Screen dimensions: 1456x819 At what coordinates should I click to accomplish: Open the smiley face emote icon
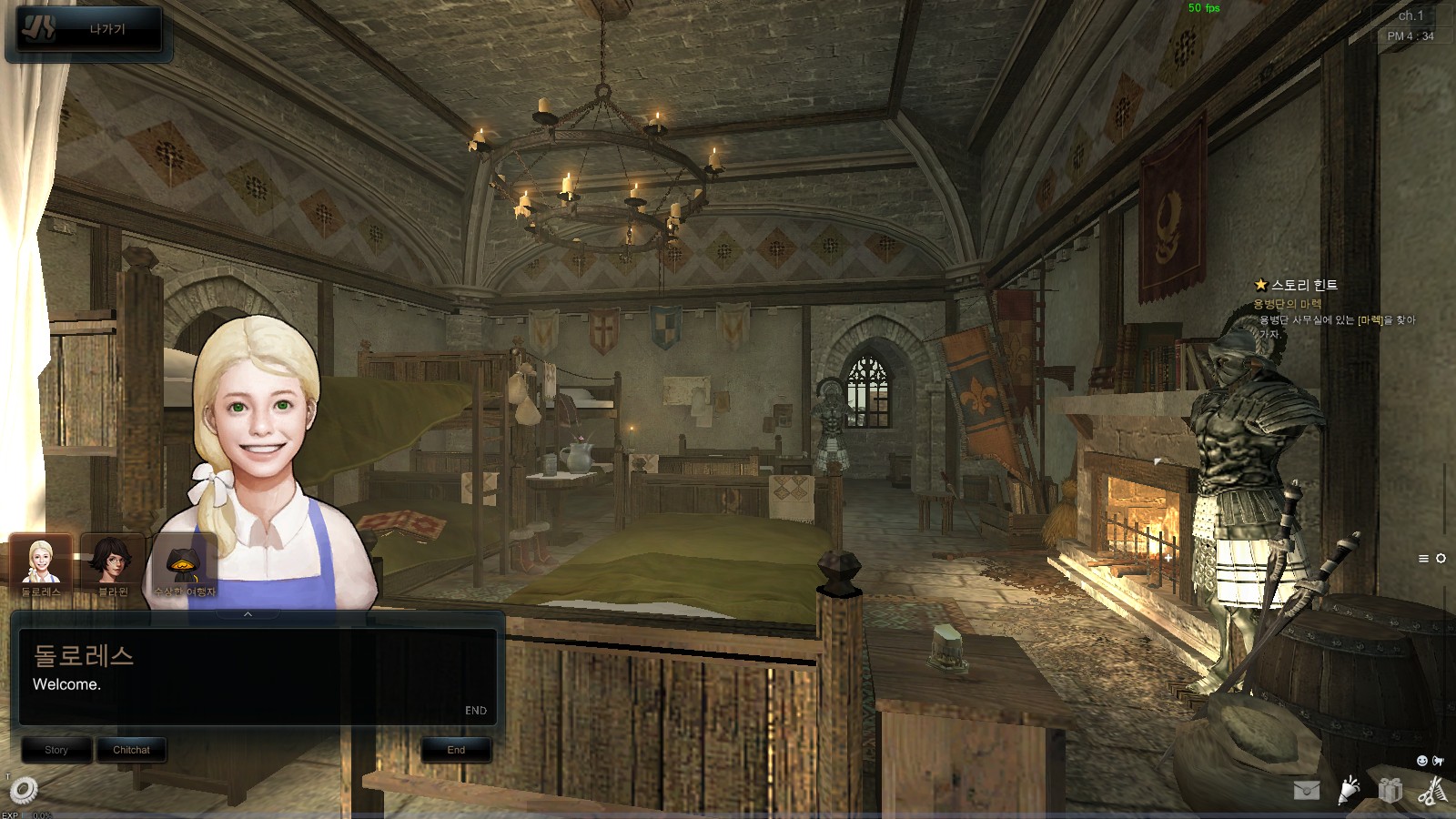coord(1422,761)
